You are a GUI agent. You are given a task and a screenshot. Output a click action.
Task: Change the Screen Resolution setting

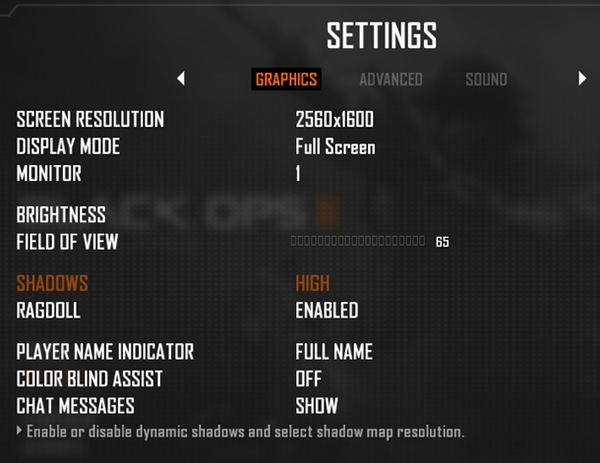click(334, 120)
